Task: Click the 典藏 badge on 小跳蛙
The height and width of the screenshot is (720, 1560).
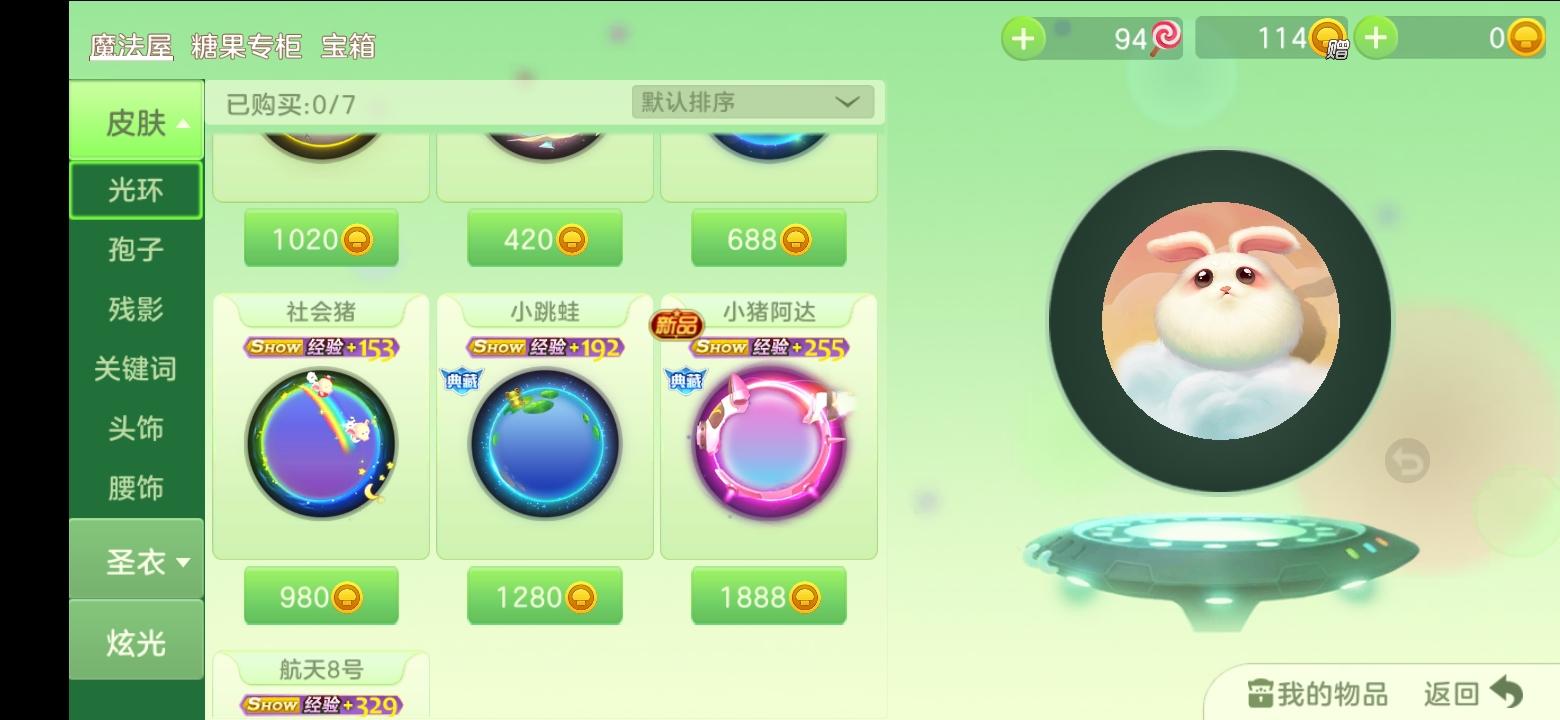Action: click(x=461, y=381)
